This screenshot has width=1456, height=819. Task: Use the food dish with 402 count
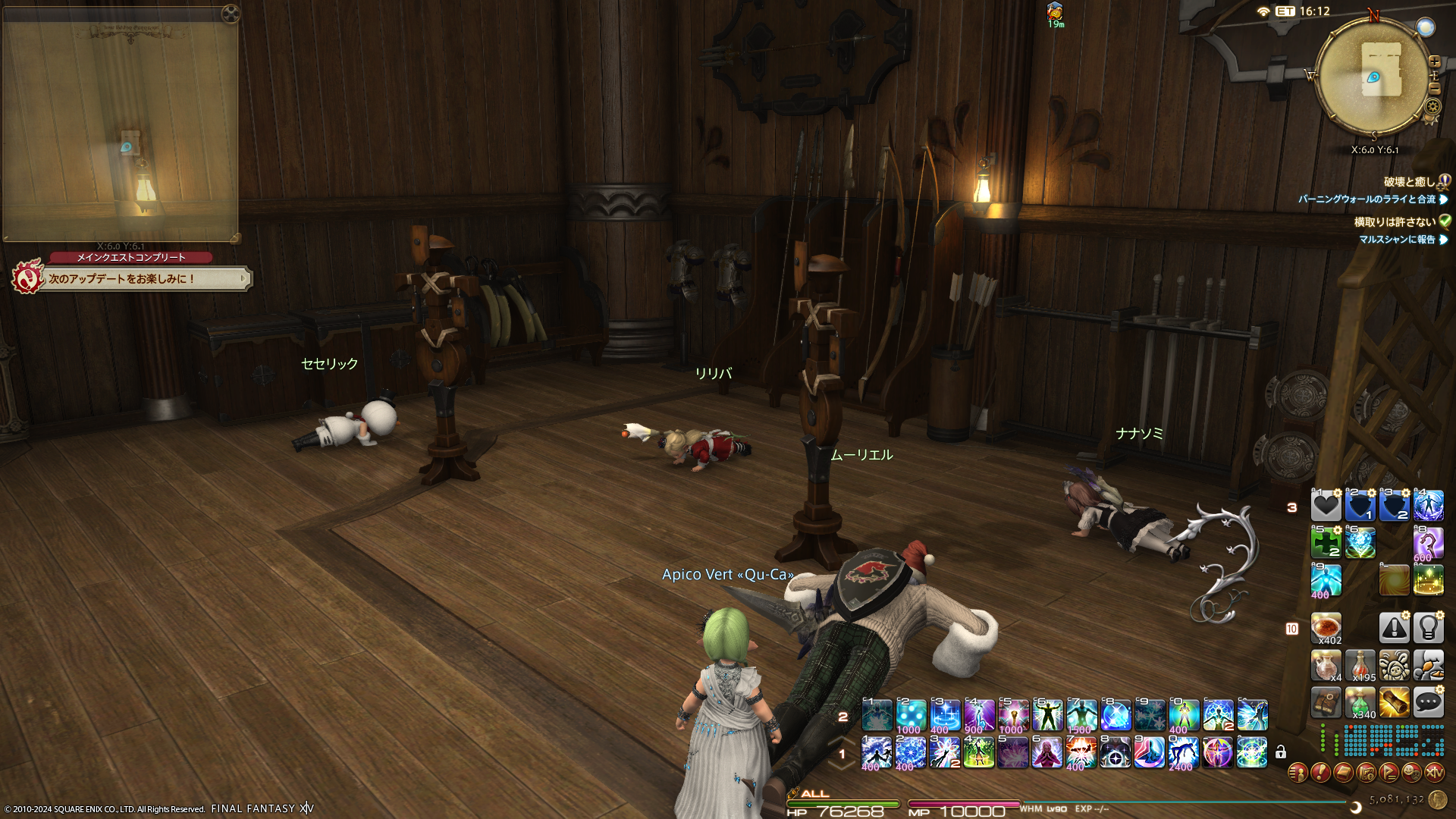tap(1326, 628)
